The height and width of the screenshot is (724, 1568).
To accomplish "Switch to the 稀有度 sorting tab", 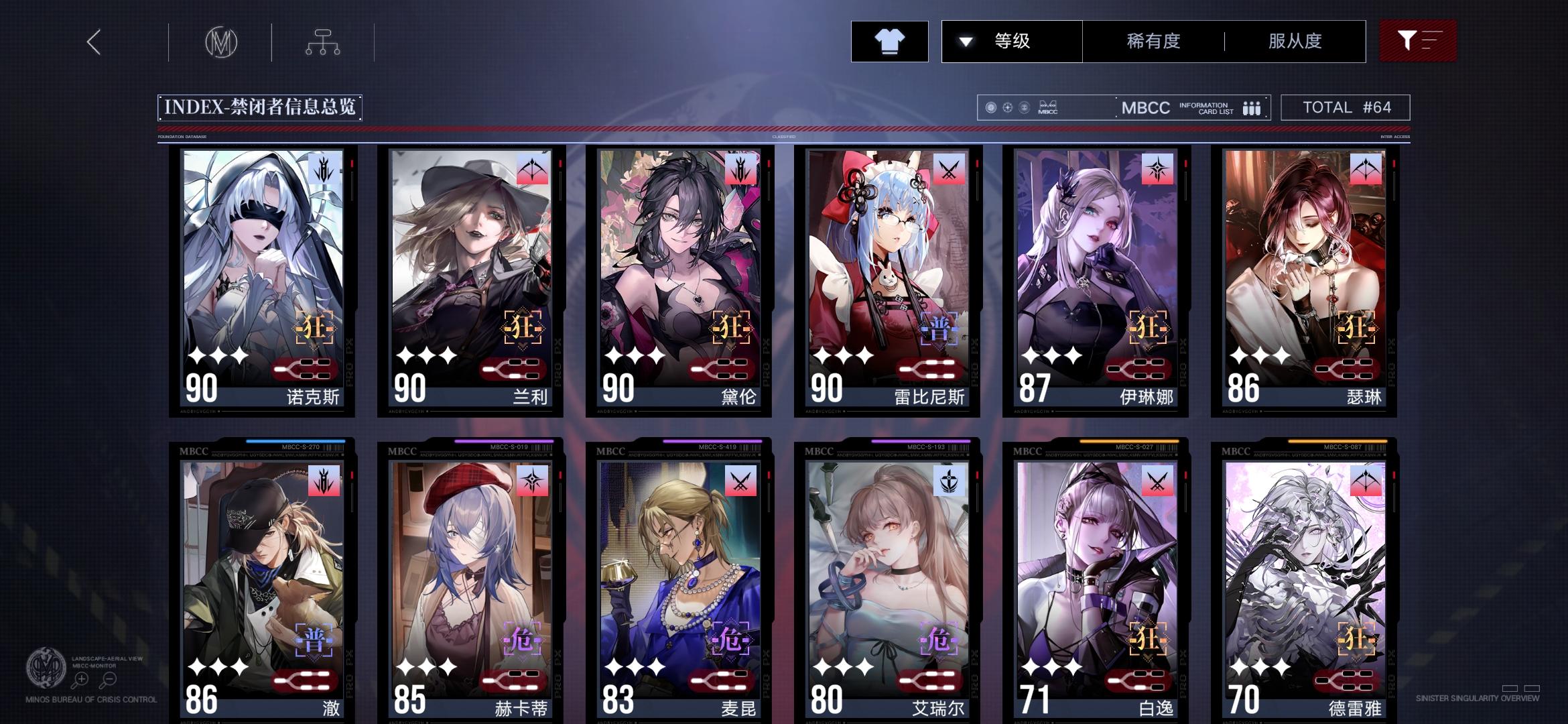I will [x=1153, y=41].
